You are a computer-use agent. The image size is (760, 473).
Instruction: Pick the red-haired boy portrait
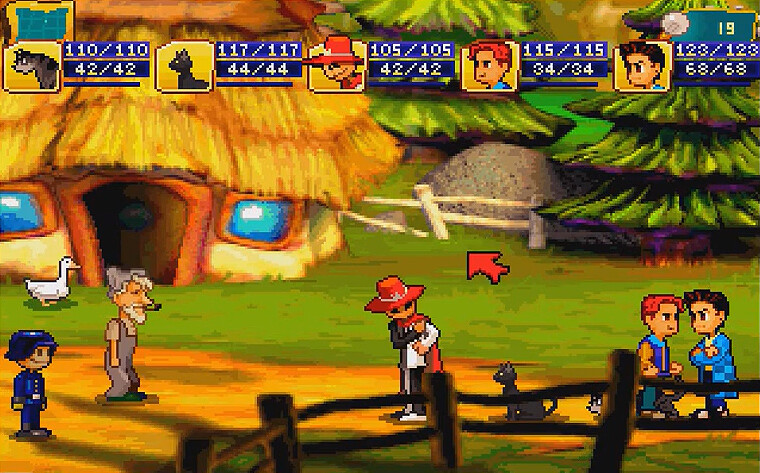tap(489, 67)
